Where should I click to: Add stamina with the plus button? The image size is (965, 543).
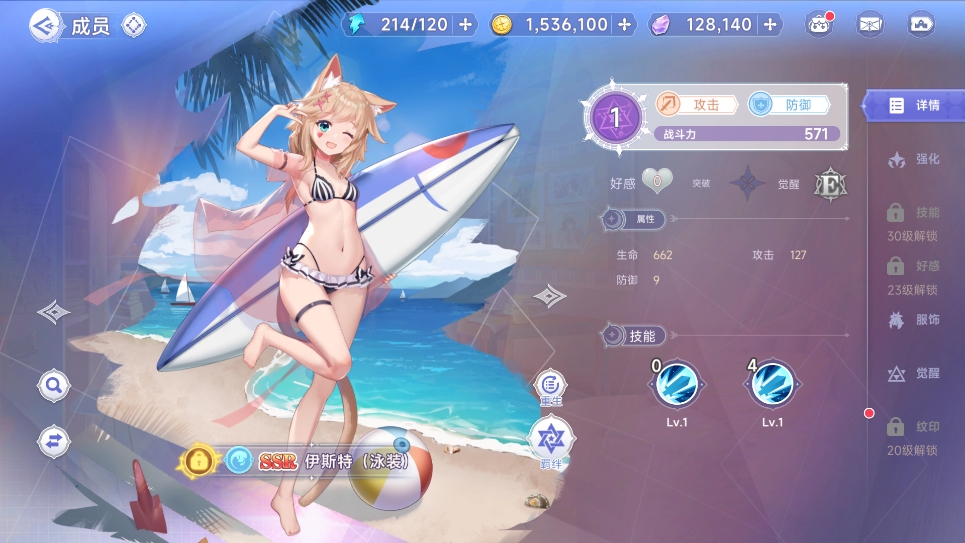[x=466, y=25]
